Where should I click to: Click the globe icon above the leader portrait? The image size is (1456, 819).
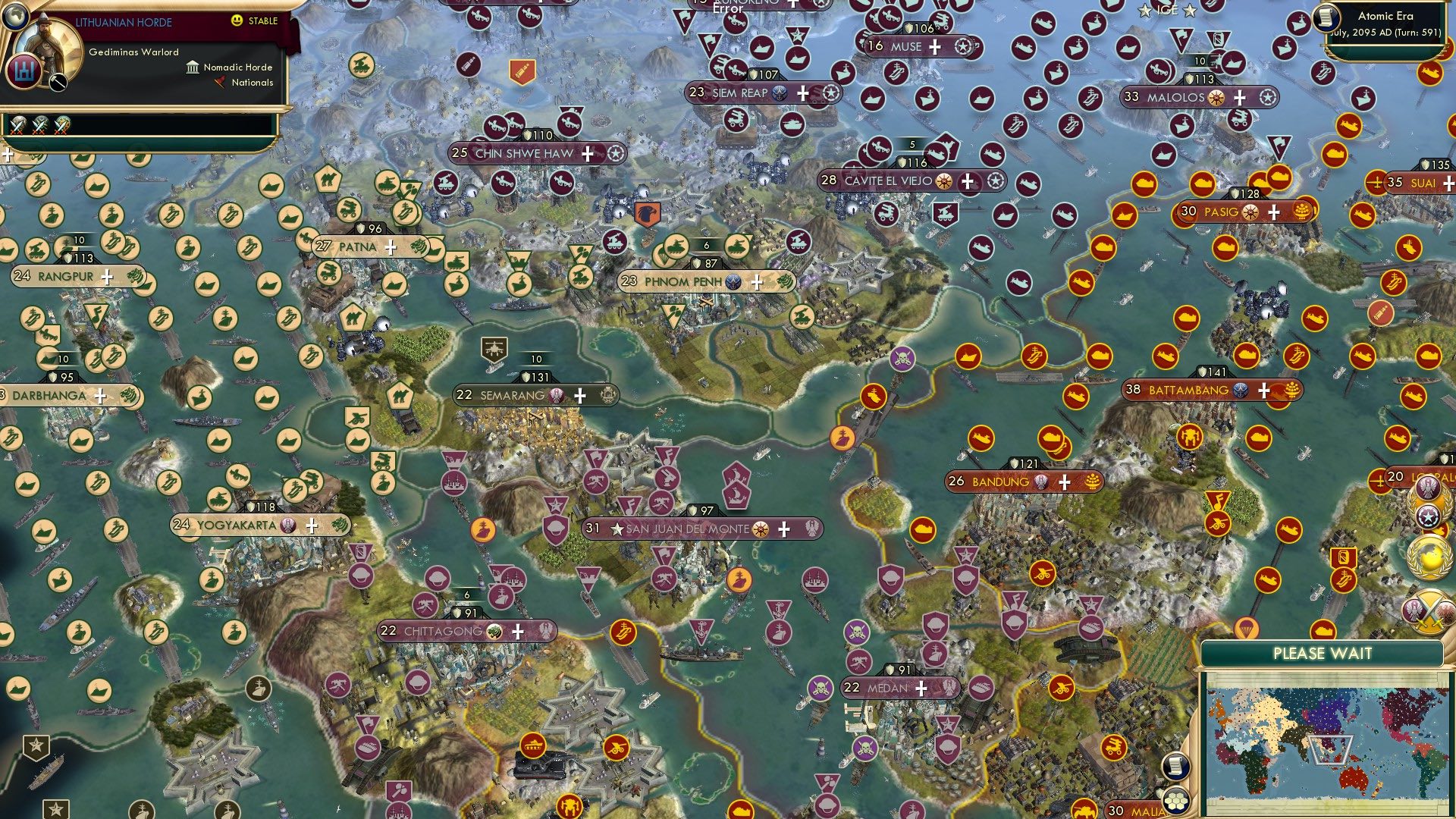[15, 18]
